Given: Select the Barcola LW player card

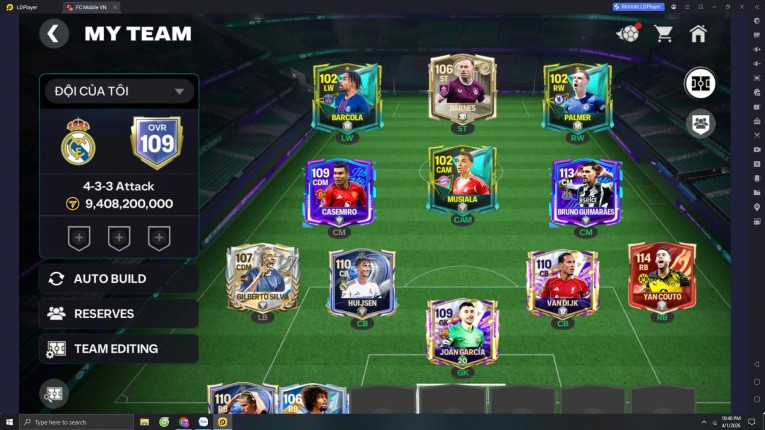Looking at the screenshot, I should click(x=346, y=98).
